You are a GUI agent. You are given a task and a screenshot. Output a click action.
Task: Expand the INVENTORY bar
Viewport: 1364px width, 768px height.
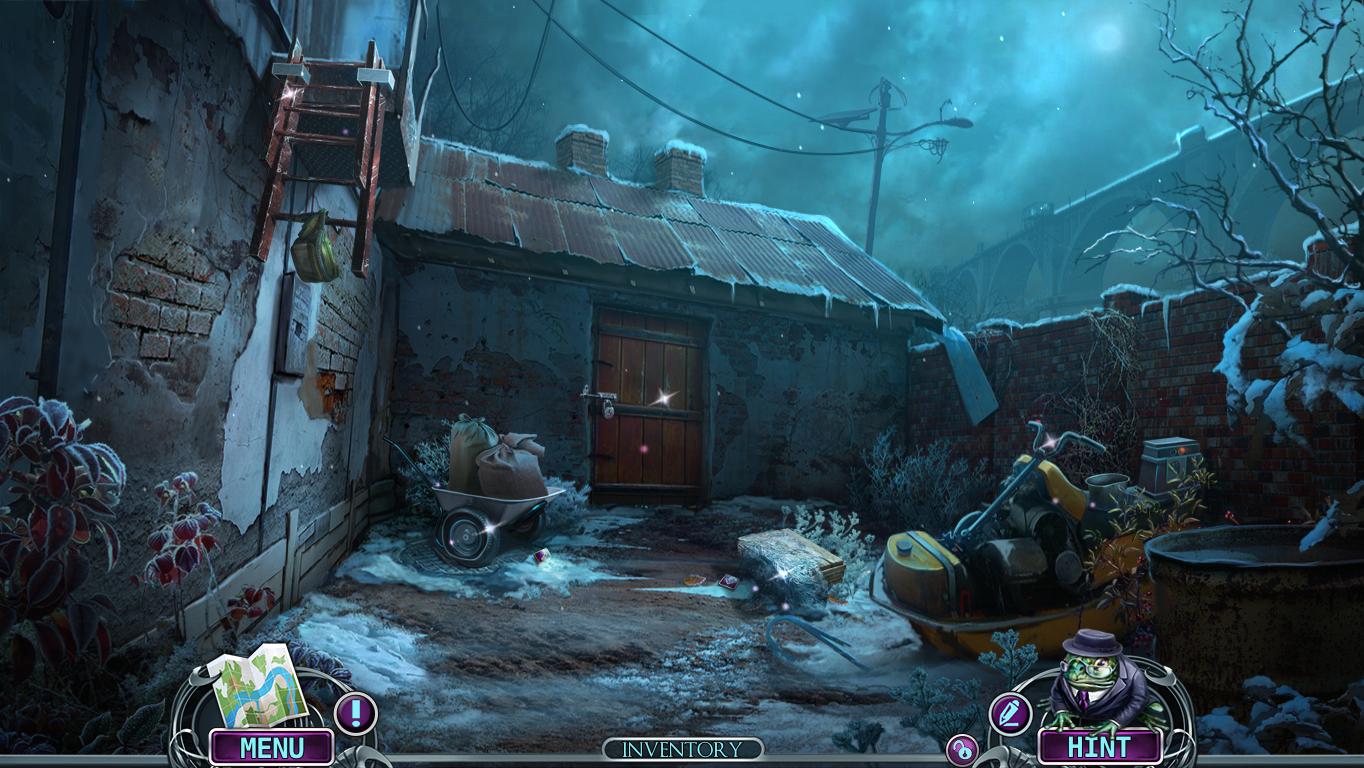tap(682, 749)
